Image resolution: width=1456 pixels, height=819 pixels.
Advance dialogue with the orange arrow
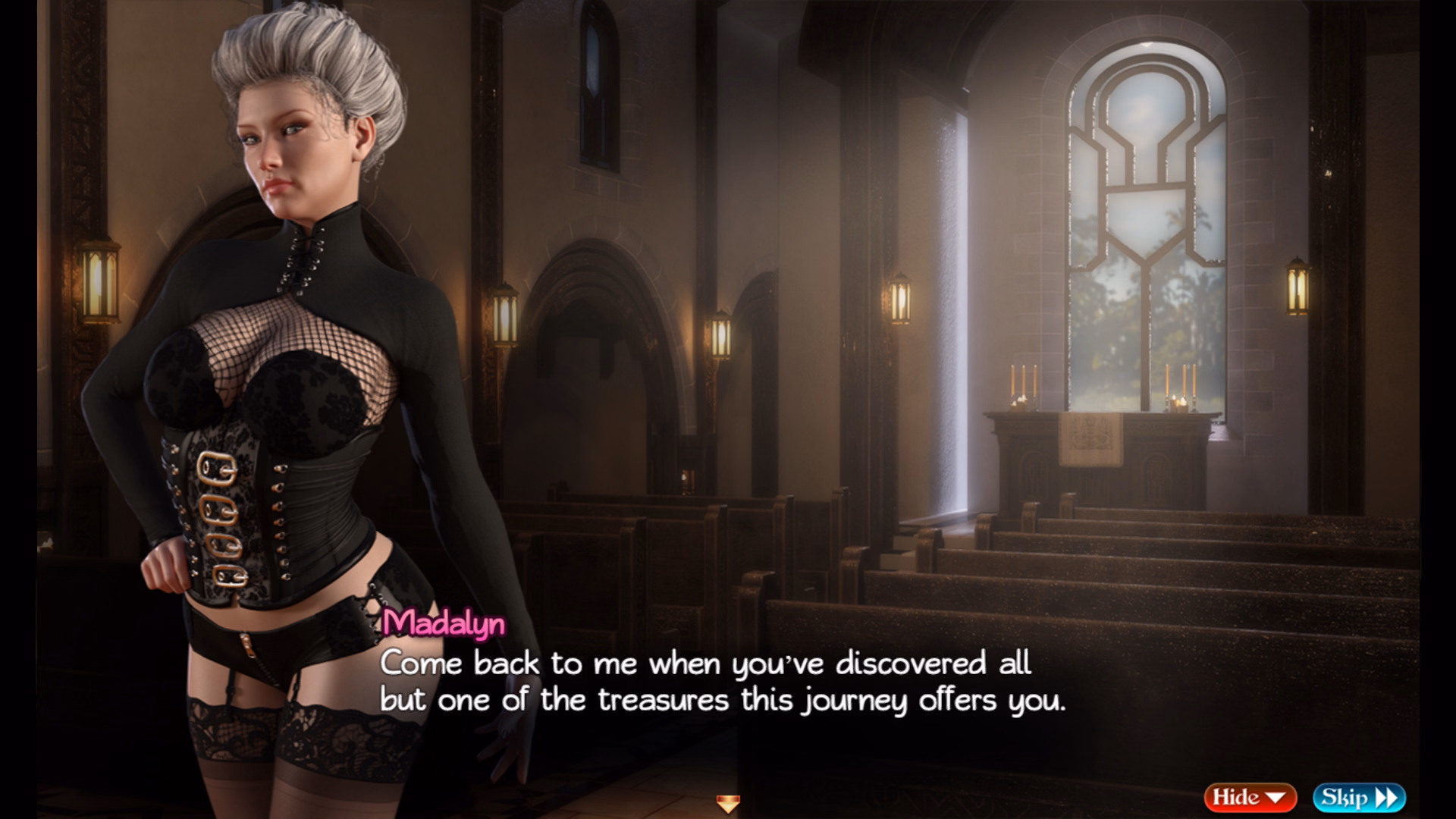click(x=728, y=803)
